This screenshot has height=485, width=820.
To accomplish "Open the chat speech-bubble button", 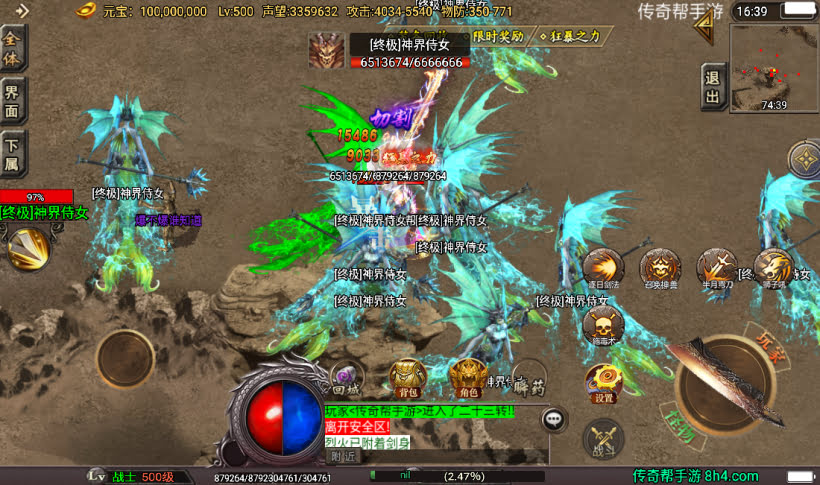I will (x=554, y=420).
